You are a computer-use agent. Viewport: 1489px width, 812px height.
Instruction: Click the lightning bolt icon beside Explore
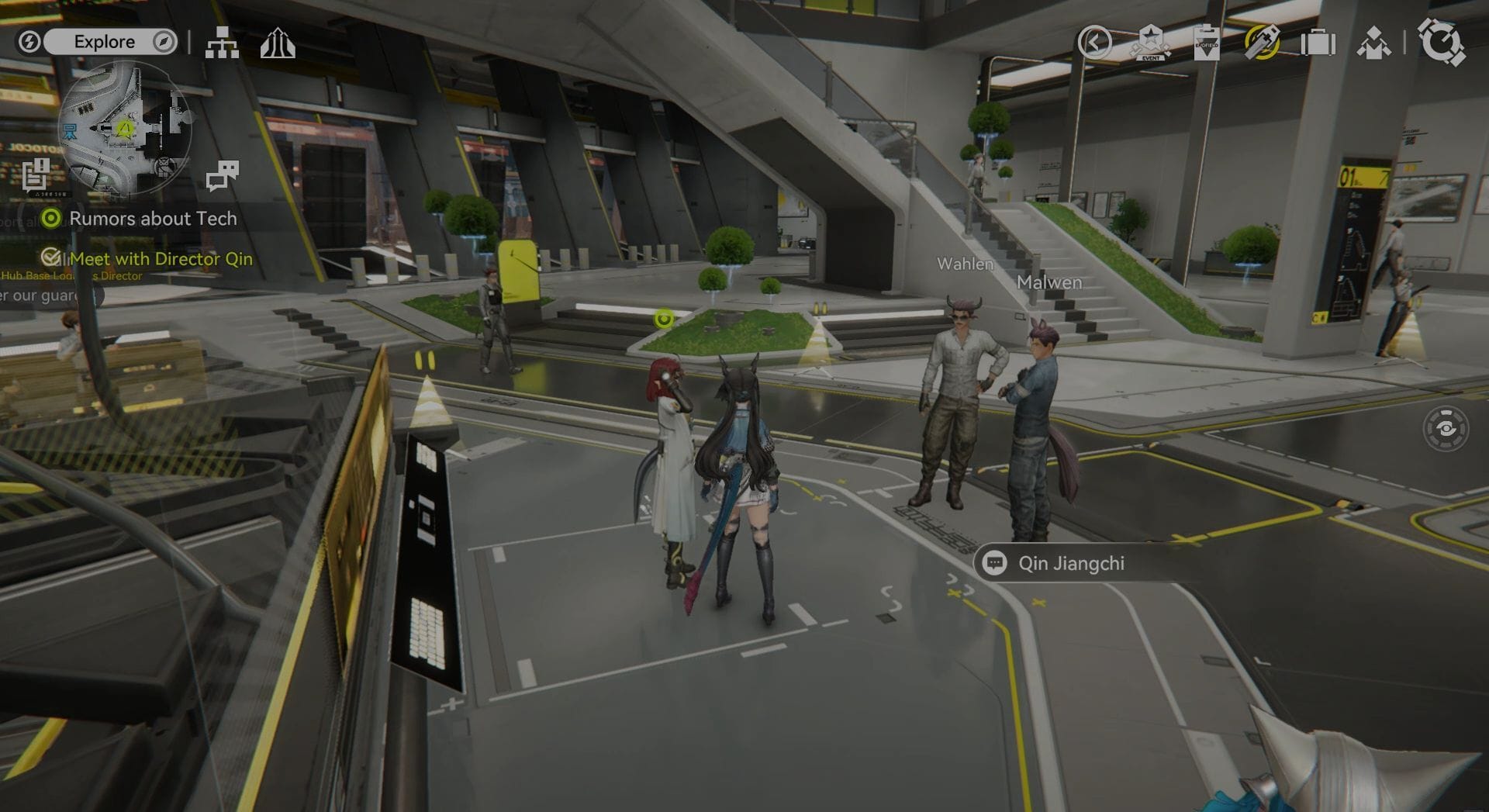29,42
